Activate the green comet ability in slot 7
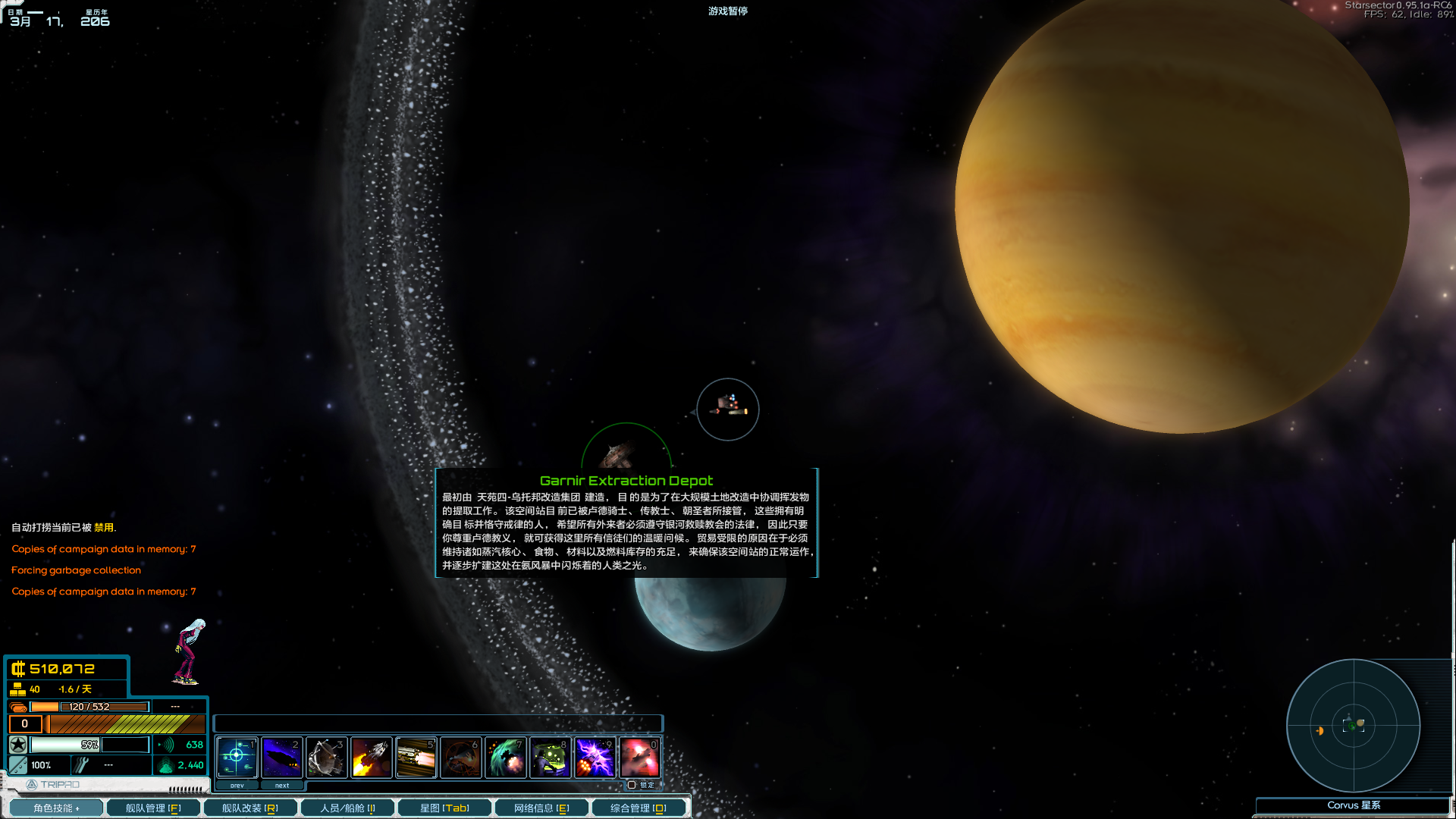1456x819 pixels. (505, 757)
